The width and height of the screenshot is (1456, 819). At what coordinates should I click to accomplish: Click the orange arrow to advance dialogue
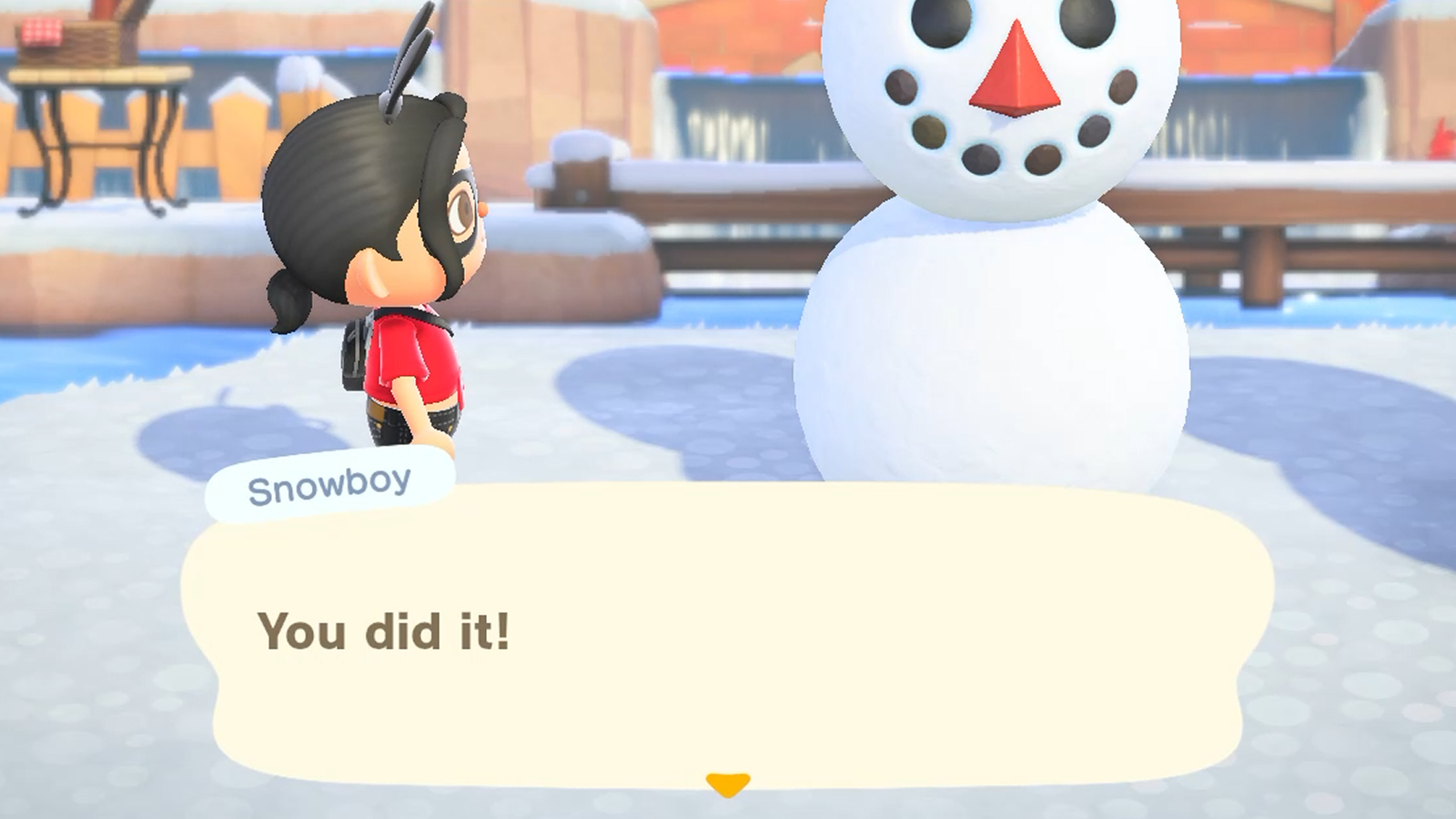[x=728, y=781]
